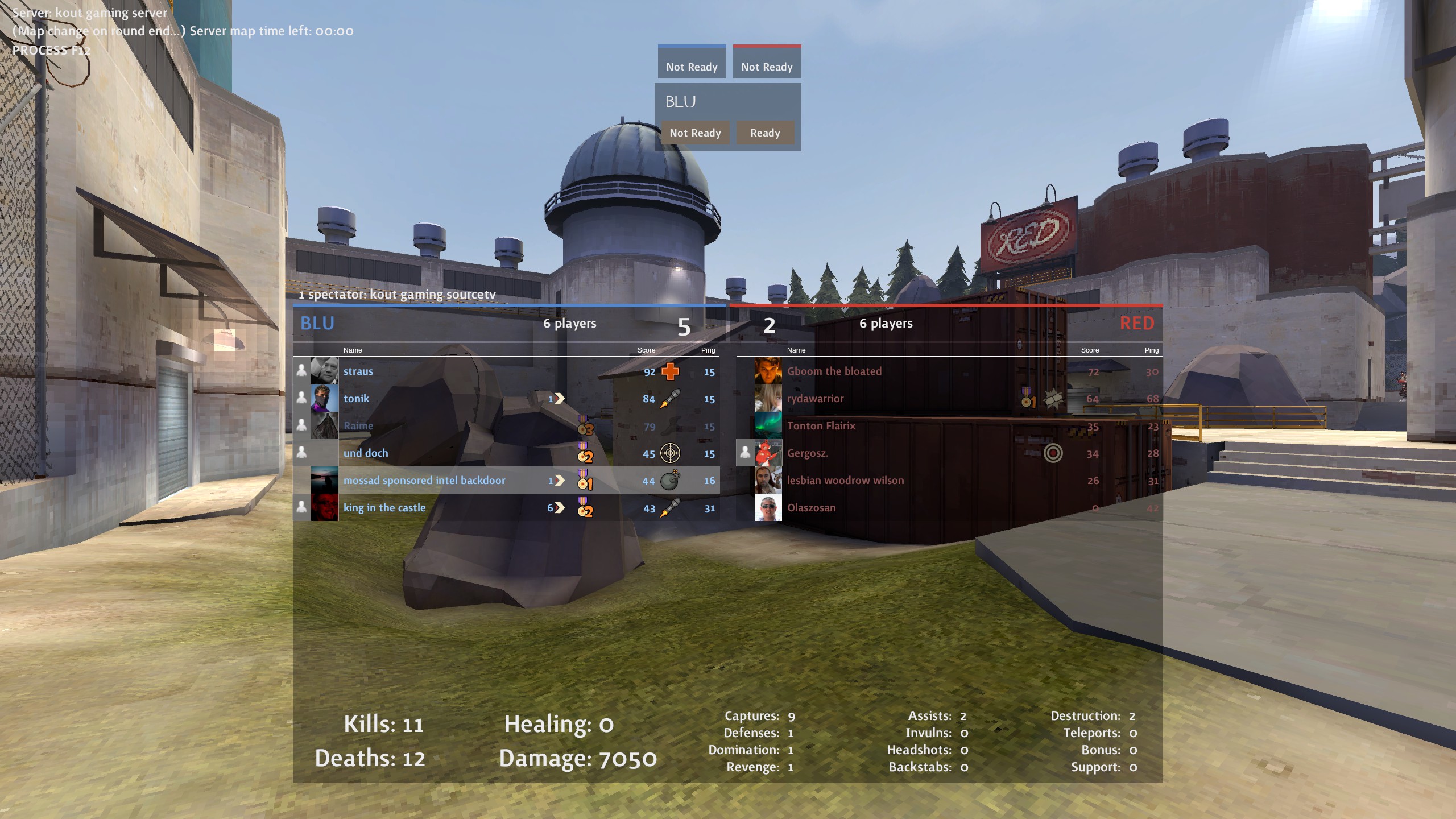The width and height of the screenshot is (1456, 819).
Task: Choose king in the castle on the scoreboard
Action: tap(384, 508)
